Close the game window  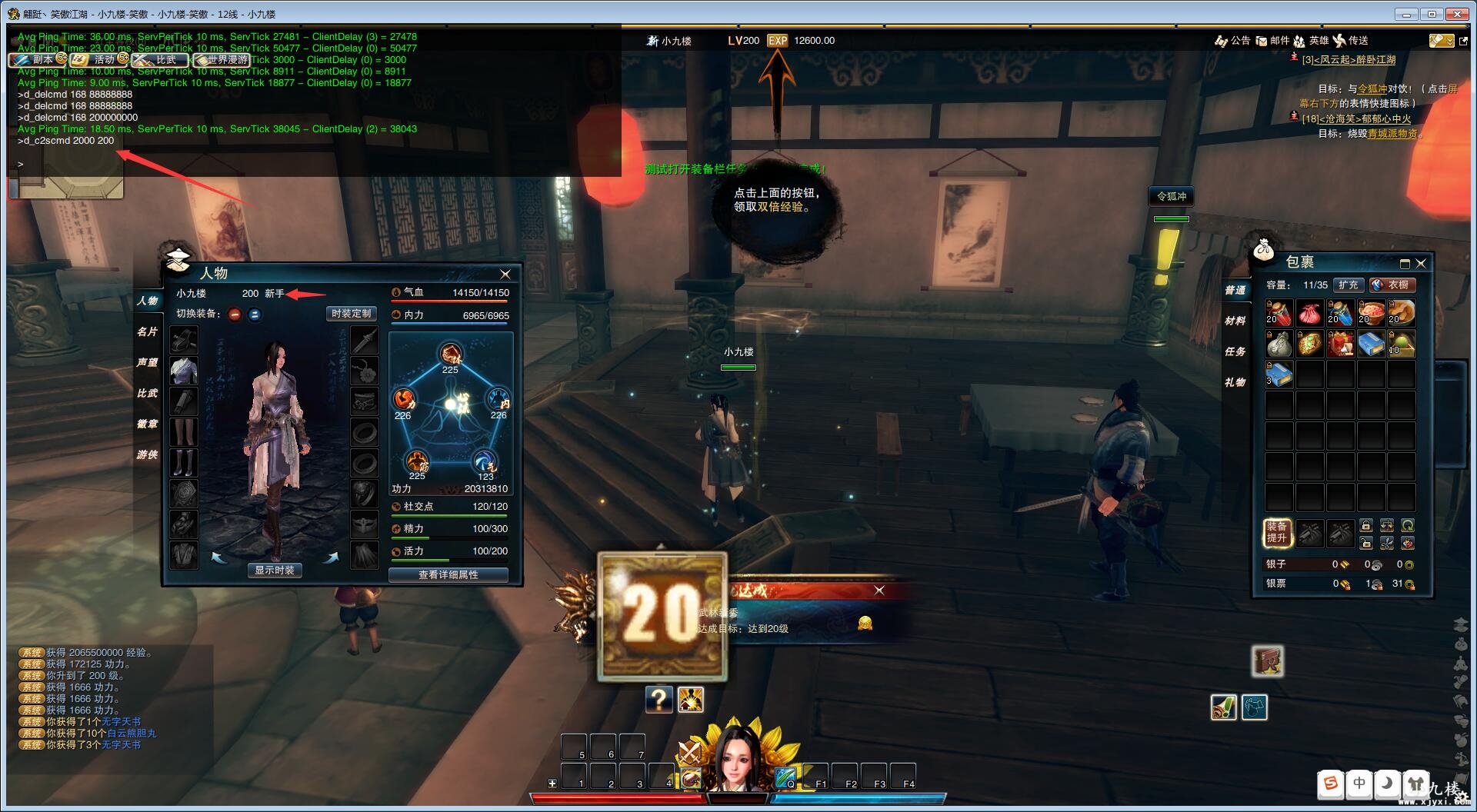1457,14
